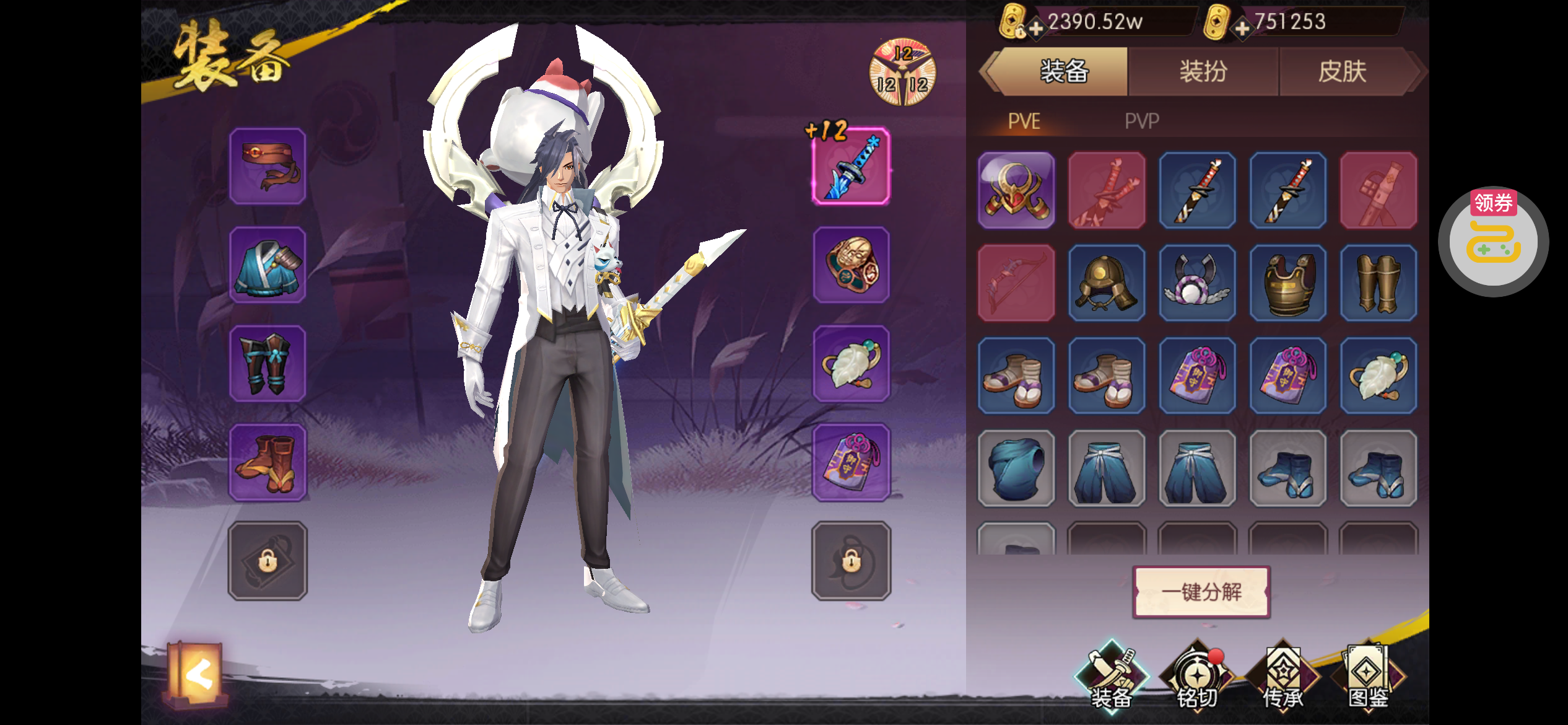Select the equipped blue katana +12 slot

click(x=852, y=167)
